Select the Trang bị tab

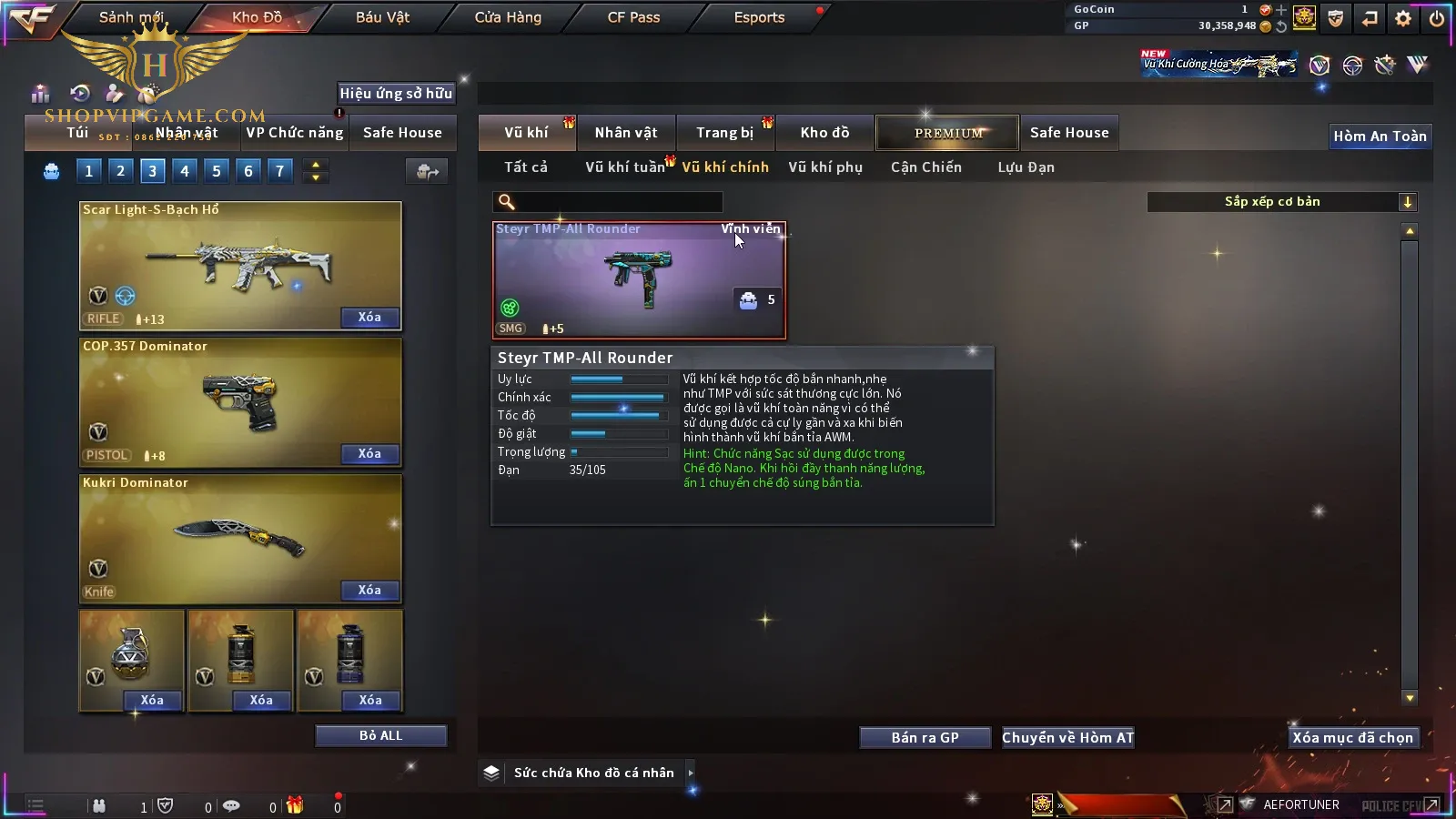[724, 133]
